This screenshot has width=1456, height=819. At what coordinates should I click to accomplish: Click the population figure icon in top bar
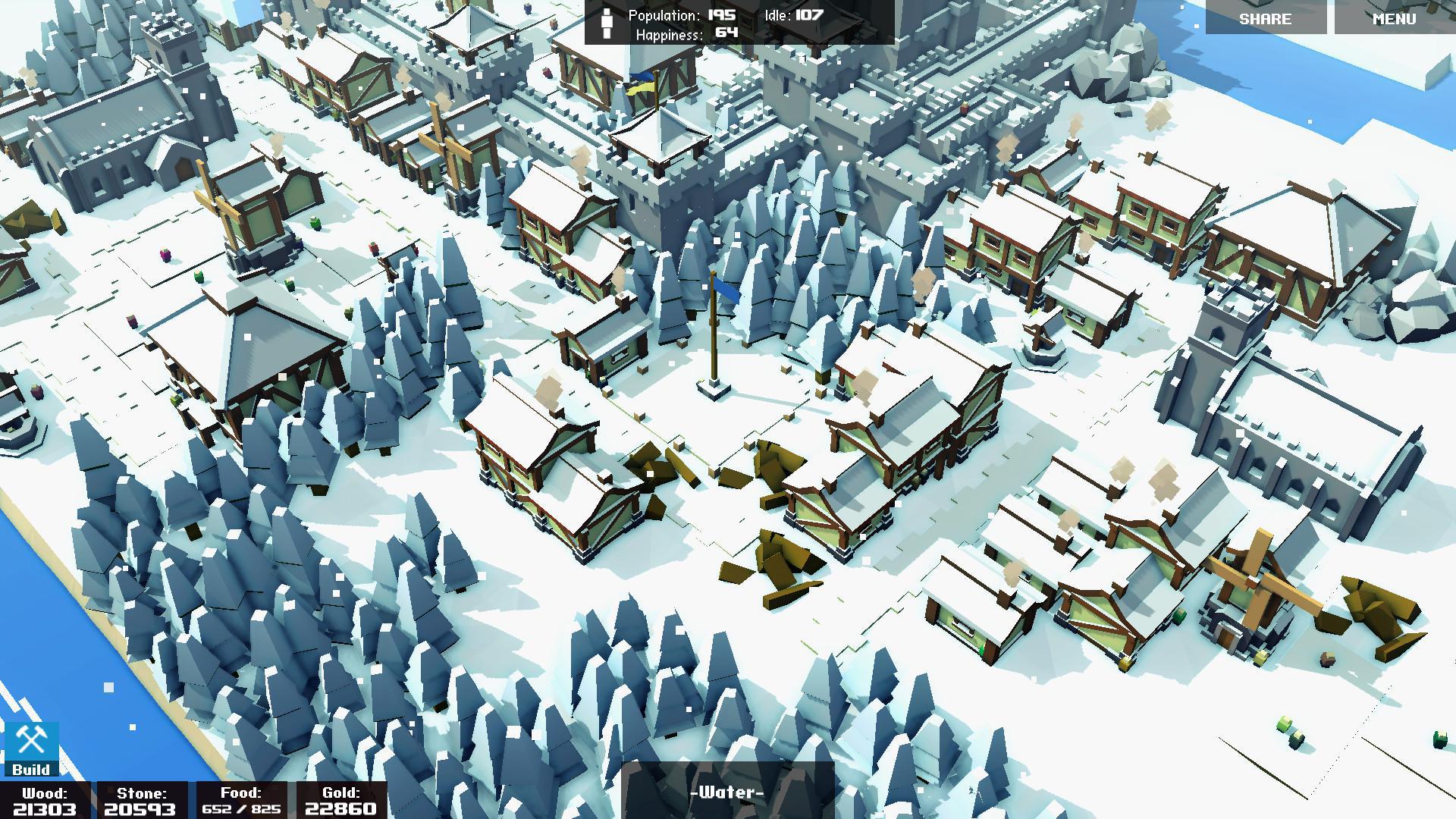coord(606,23)
